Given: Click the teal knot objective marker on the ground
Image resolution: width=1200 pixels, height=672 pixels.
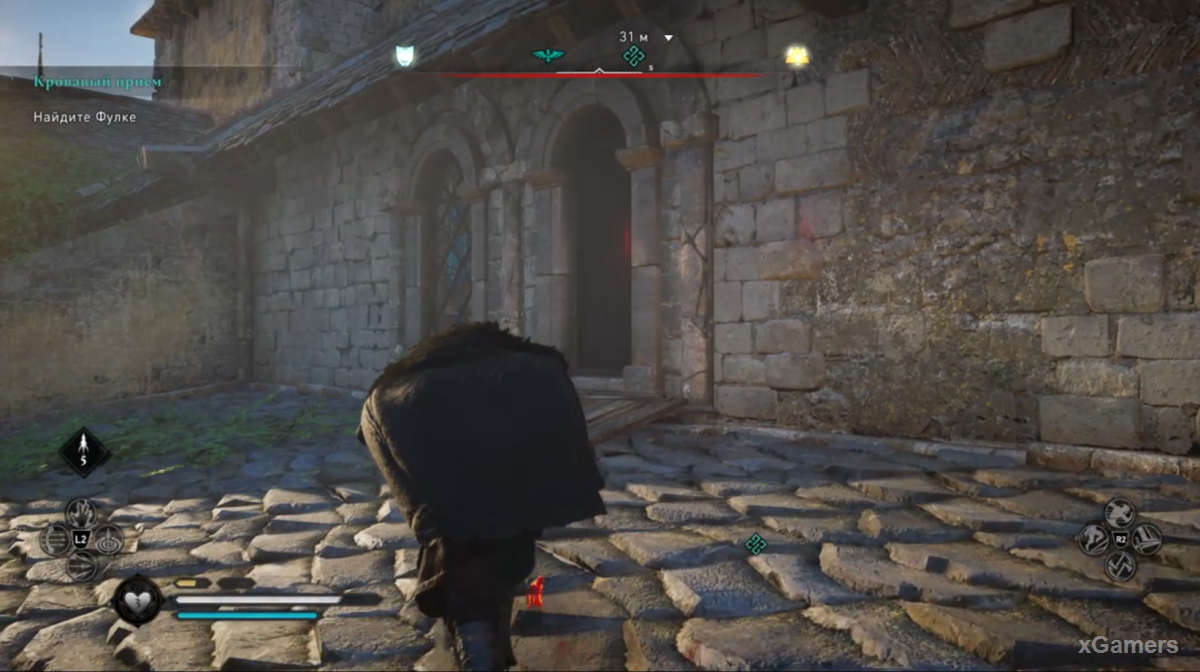Looking at the screenshot, I should coord(756,544).
